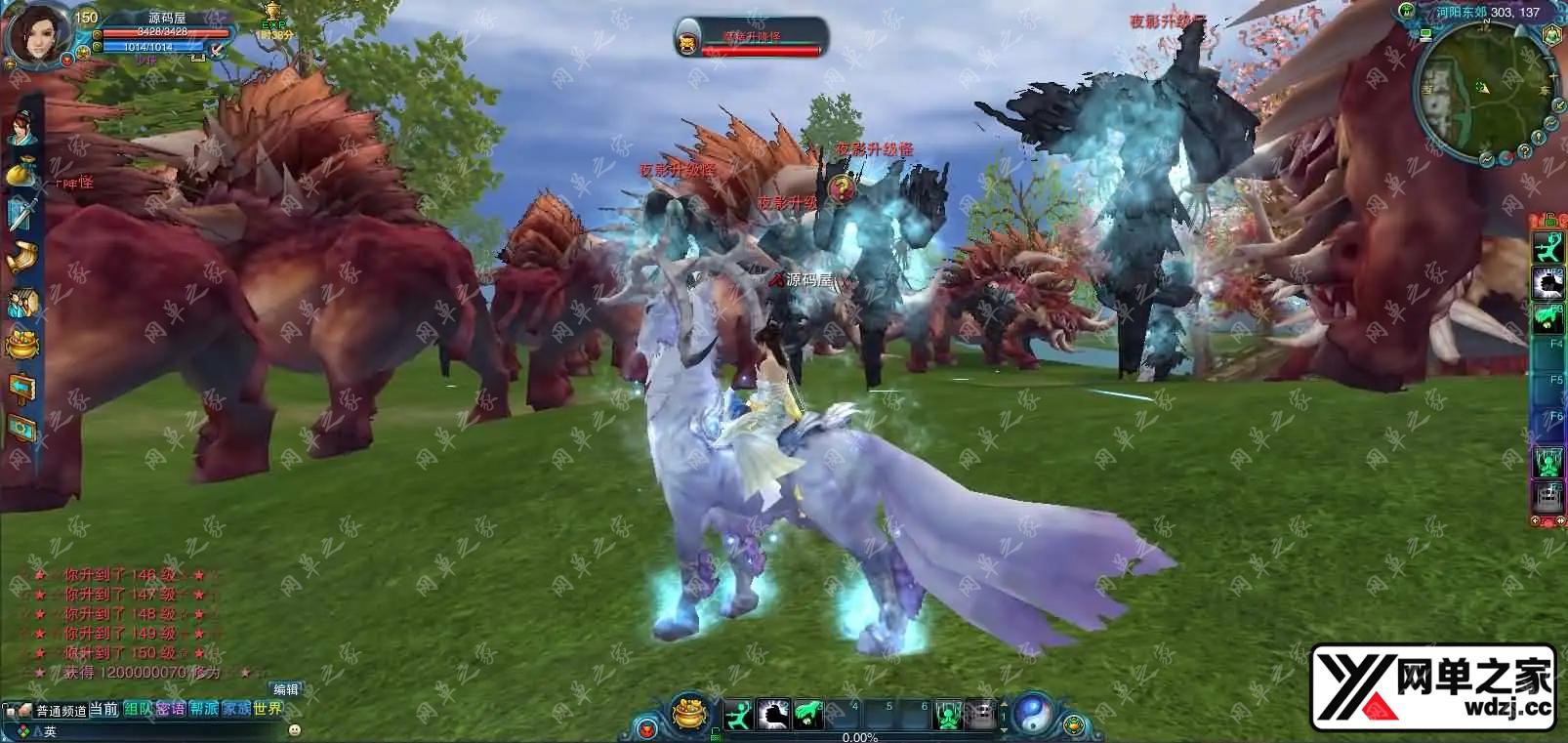Activate the green running figure skill, slot 1
The image size is (1568, 743).
[x=741, y=715]
